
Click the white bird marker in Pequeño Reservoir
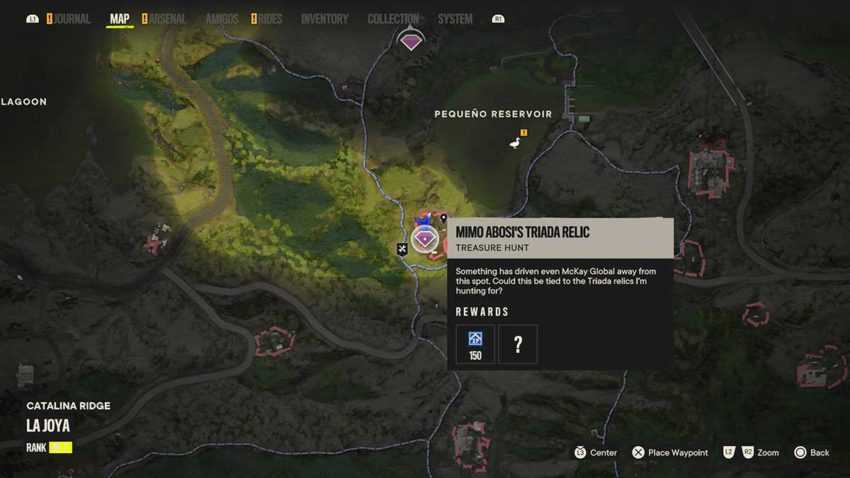click(515, 144)
